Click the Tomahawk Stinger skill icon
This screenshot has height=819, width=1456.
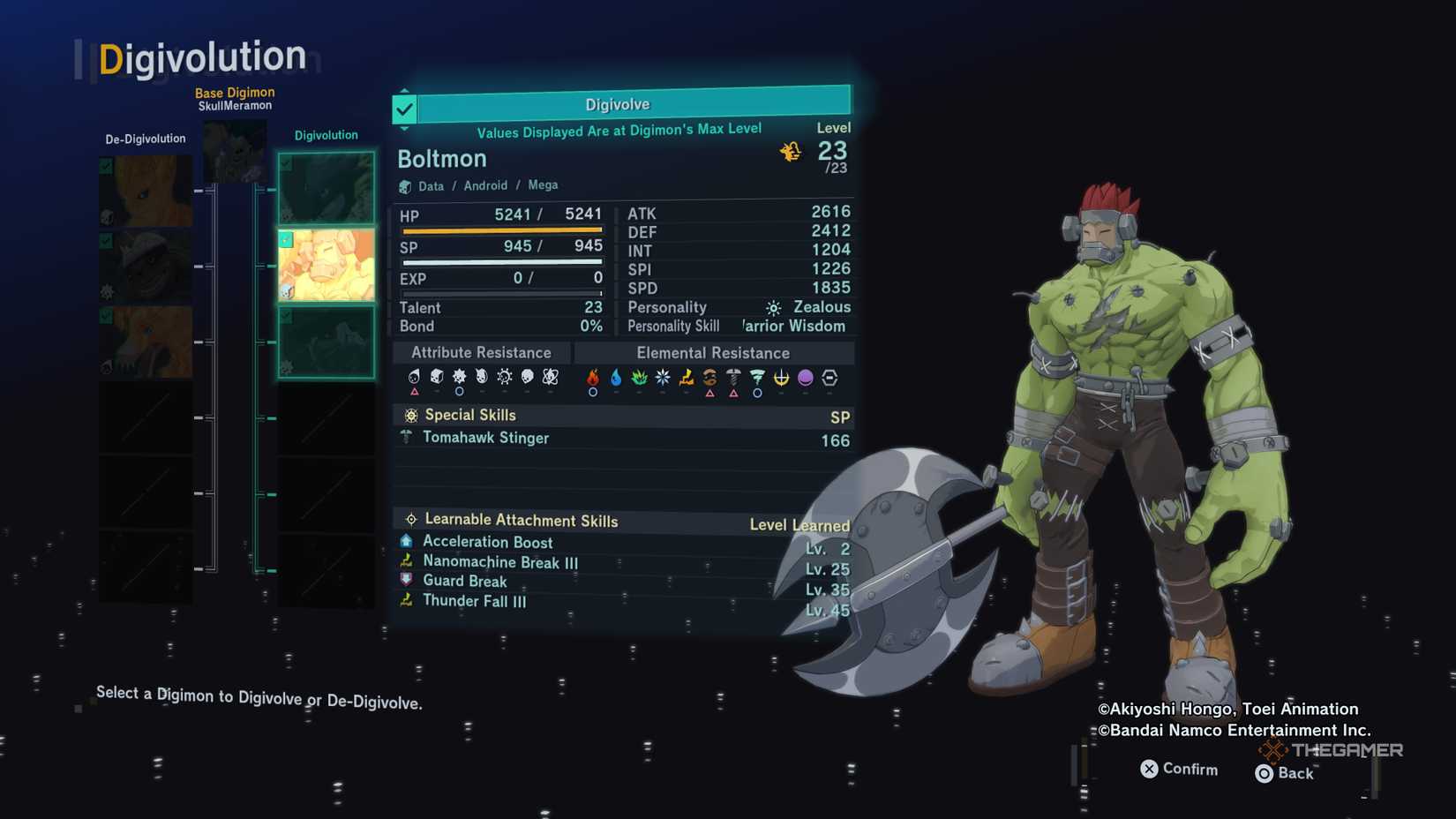408,437
